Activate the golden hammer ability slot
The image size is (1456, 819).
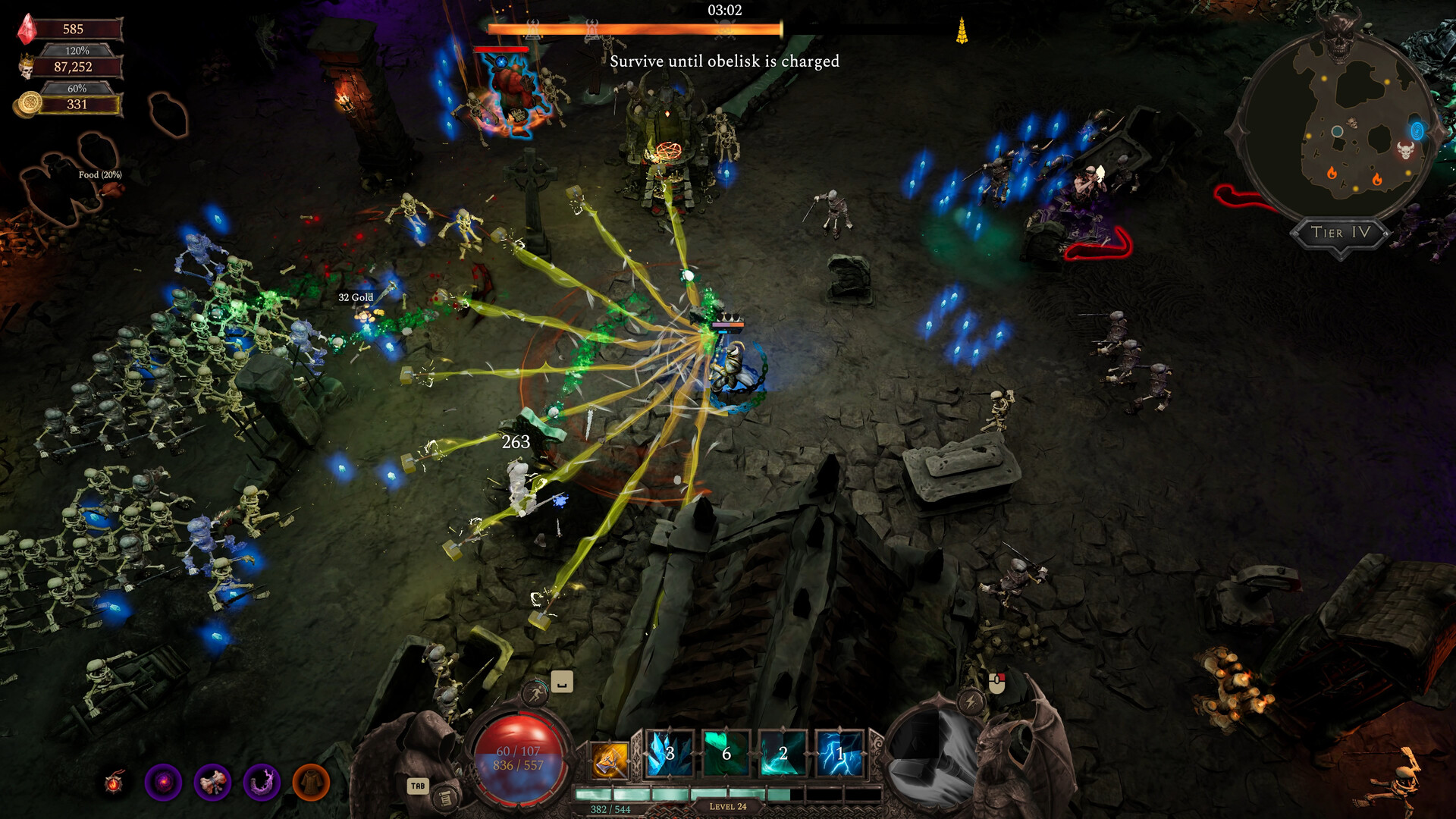tap(610, 758)
